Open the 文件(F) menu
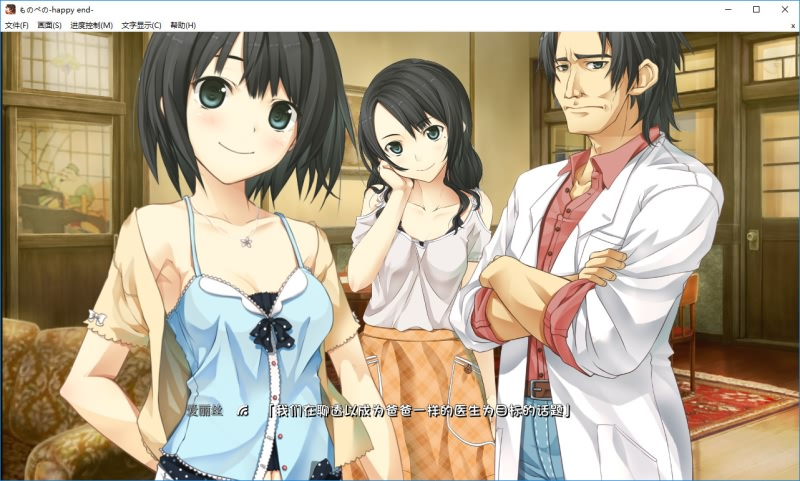This screenshot has height=481, width=800. point(17,25)
